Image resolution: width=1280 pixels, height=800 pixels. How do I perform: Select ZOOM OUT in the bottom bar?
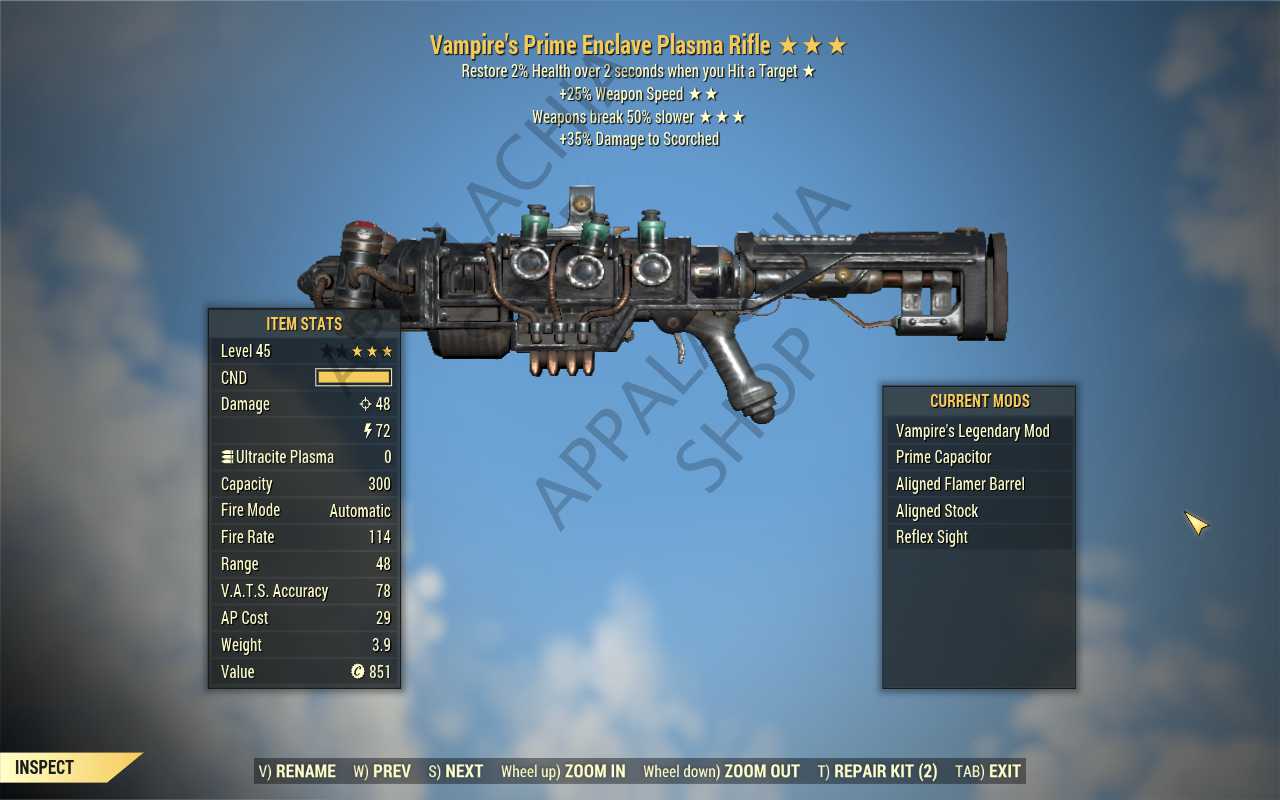click(x=721, y=771)
